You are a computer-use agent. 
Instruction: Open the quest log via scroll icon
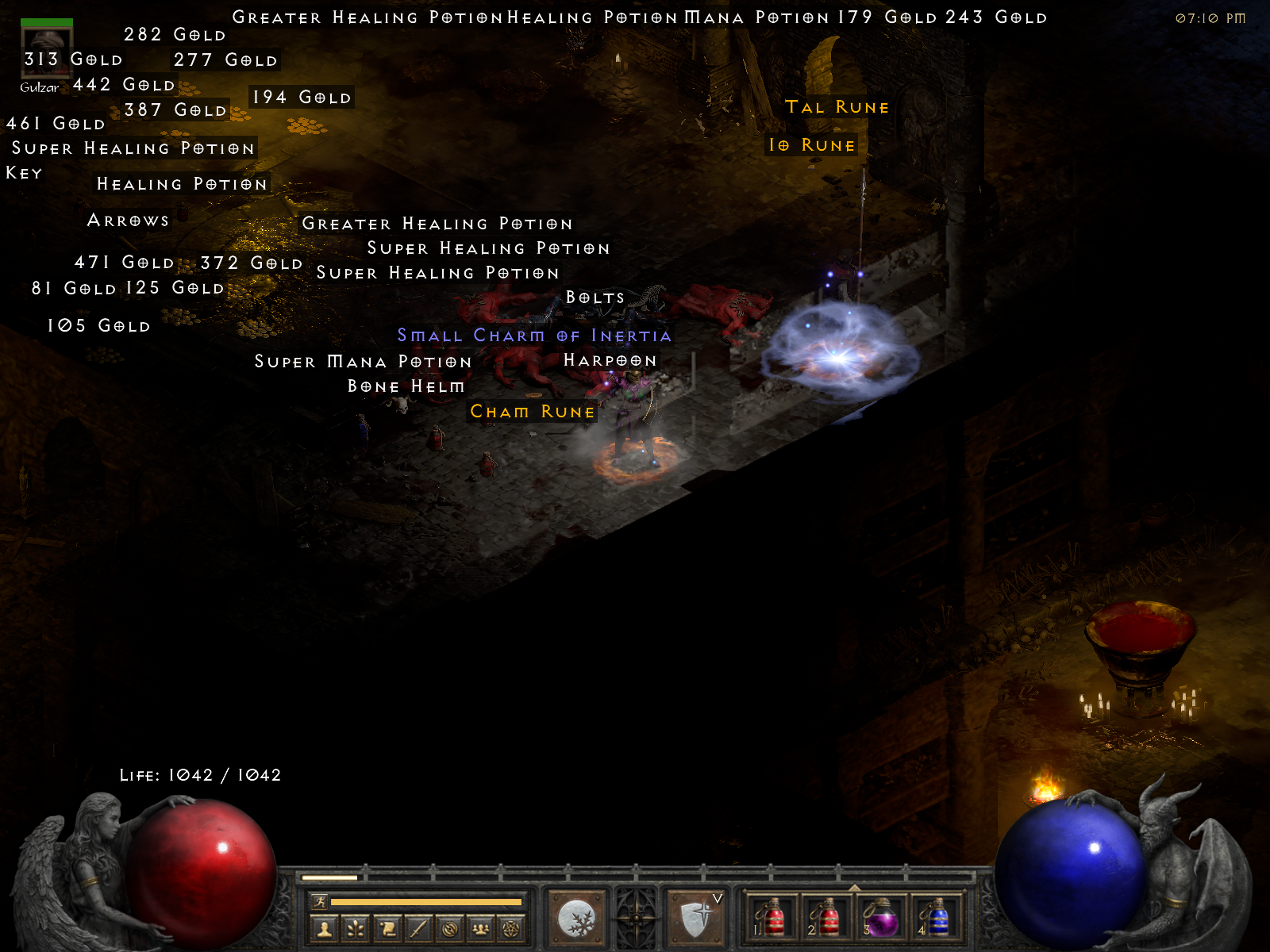[x=387, y=927]
